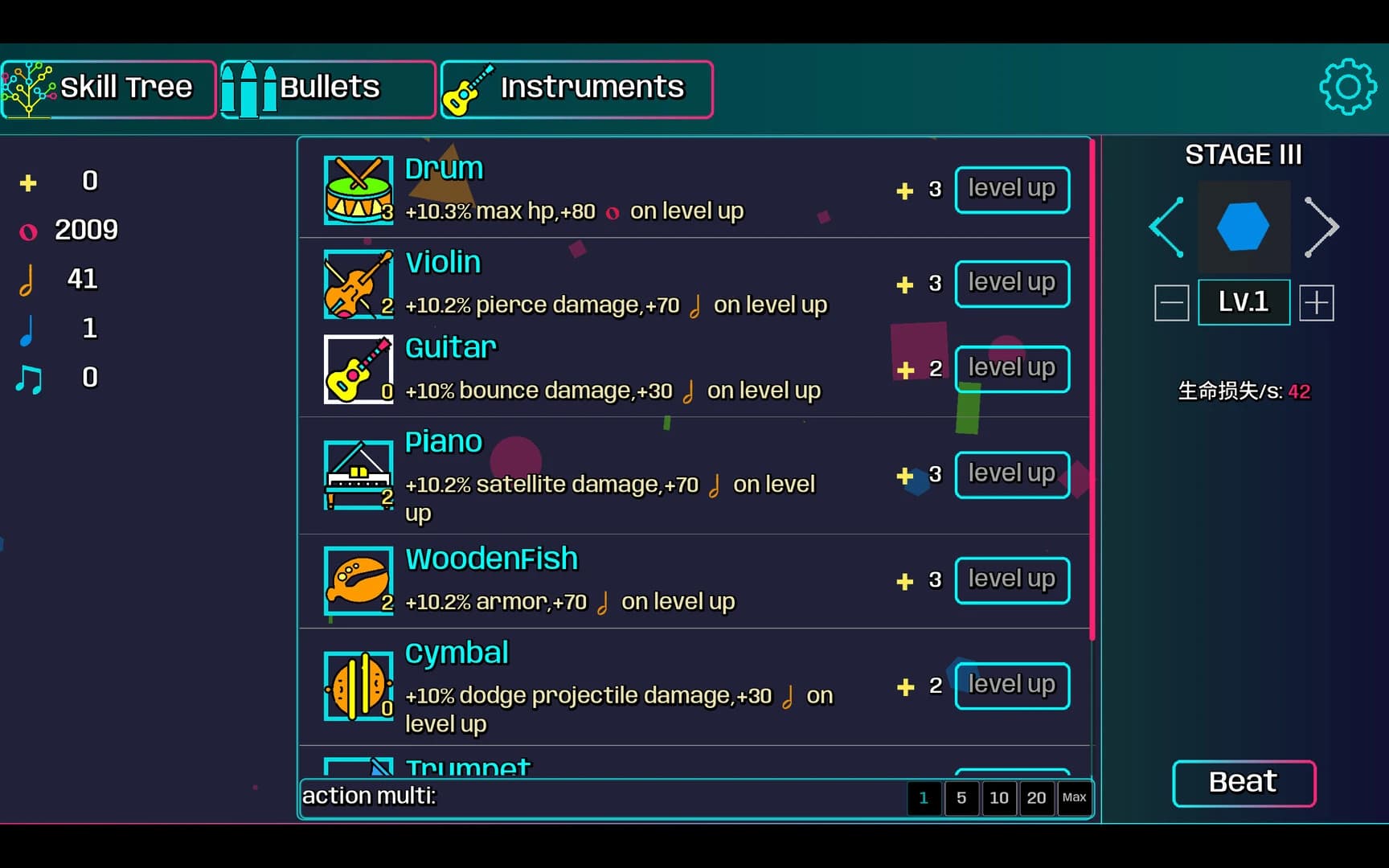Click the minus stepper next to Lv.1
Viewport: 1389px width, 868px height.
1171,302
